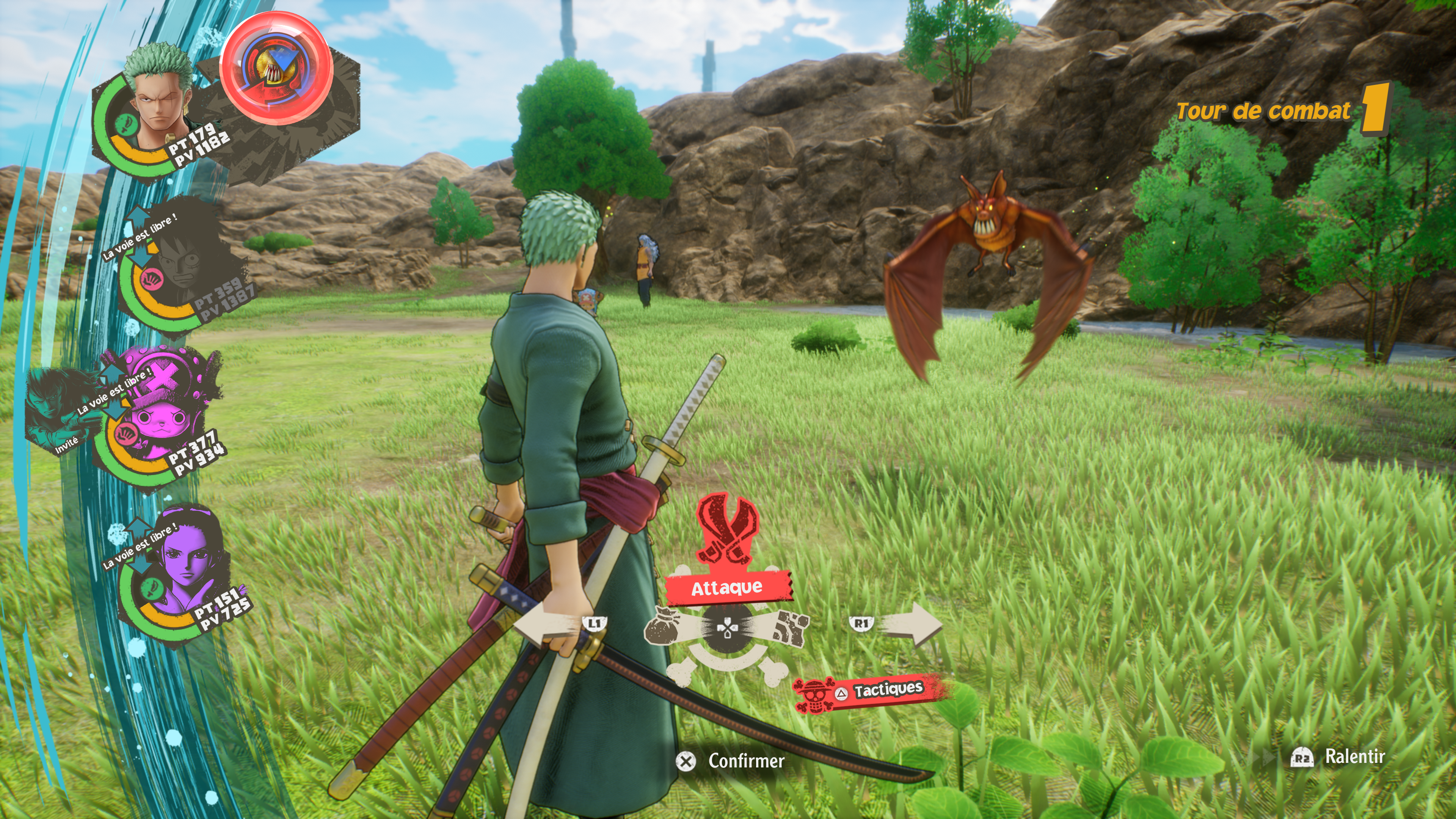Screen dimensions: 1456x819
Task: Toggle the Ralentir speed option
Action: click(1340, 757)
